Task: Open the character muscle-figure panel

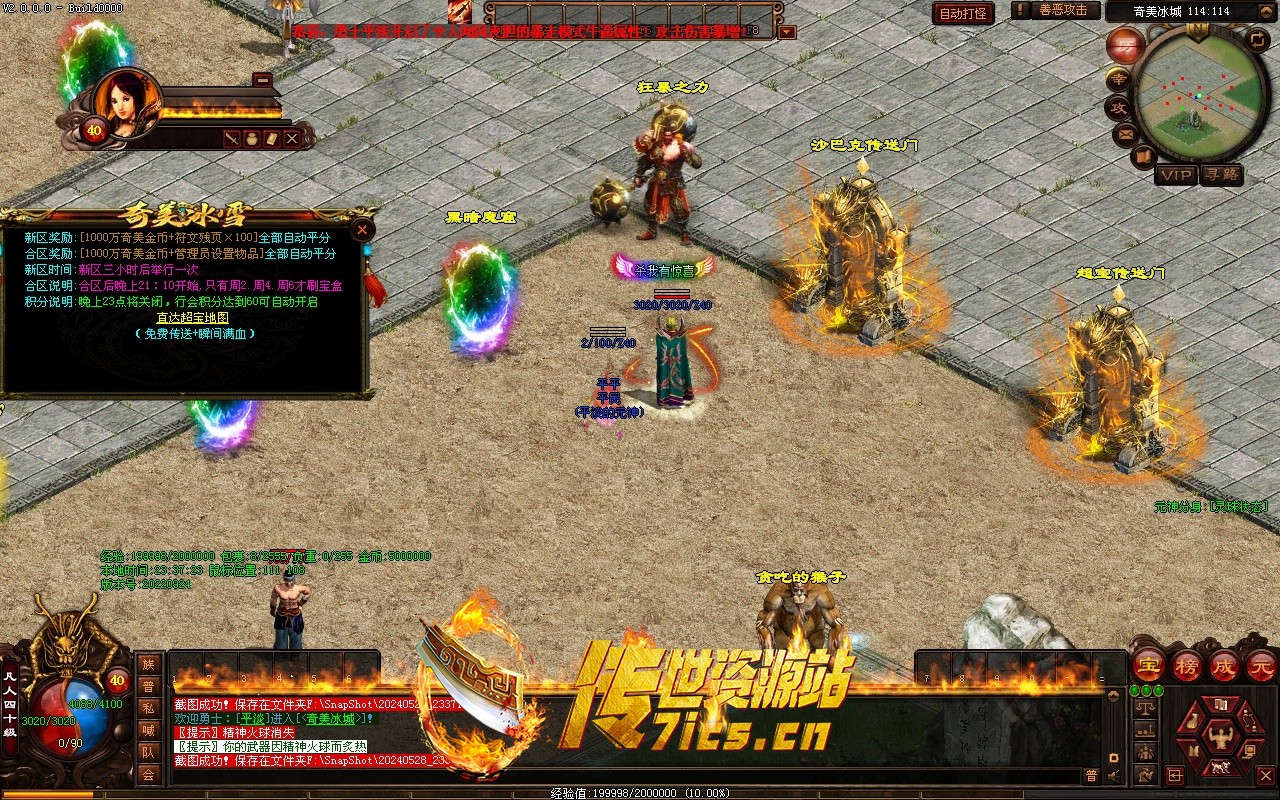Action: (x=1219, y=738)
